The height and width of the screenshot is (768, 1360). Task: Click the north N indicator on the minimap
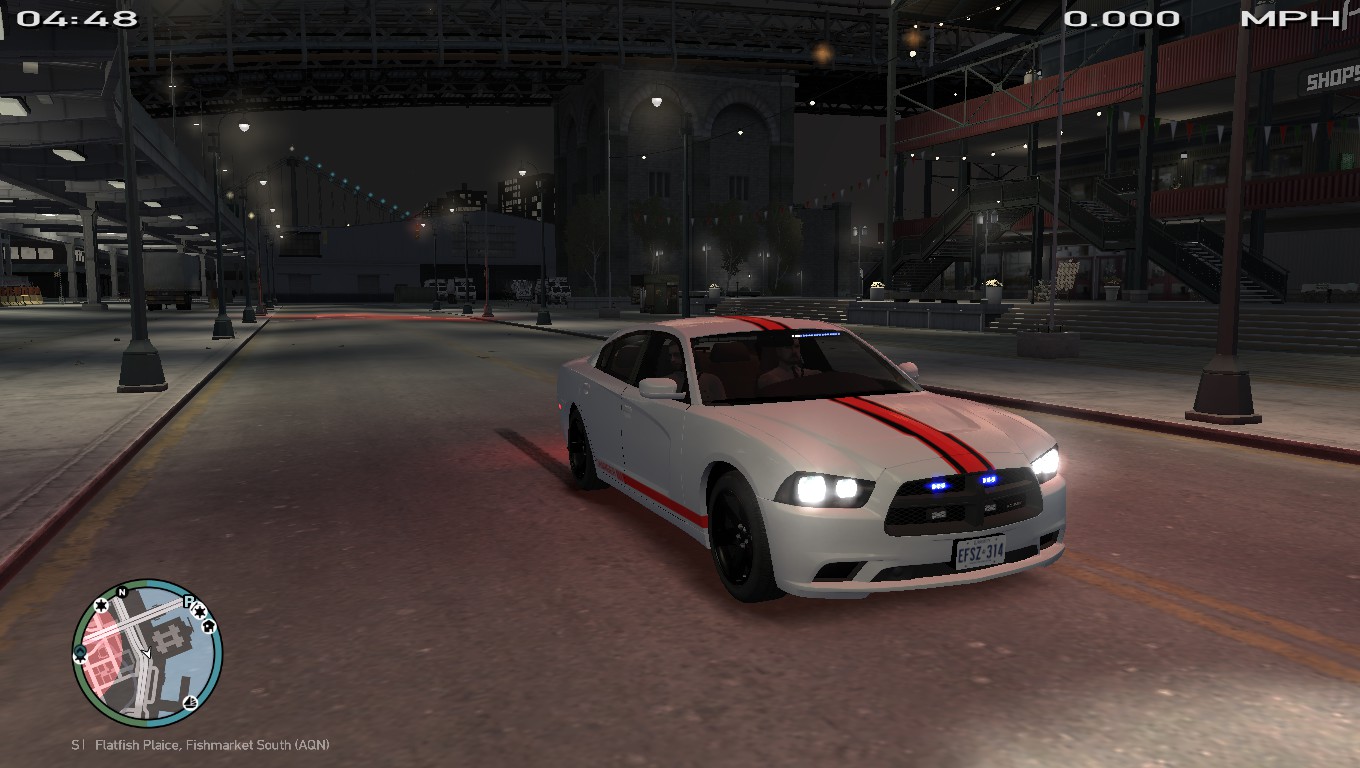point(122,592)
